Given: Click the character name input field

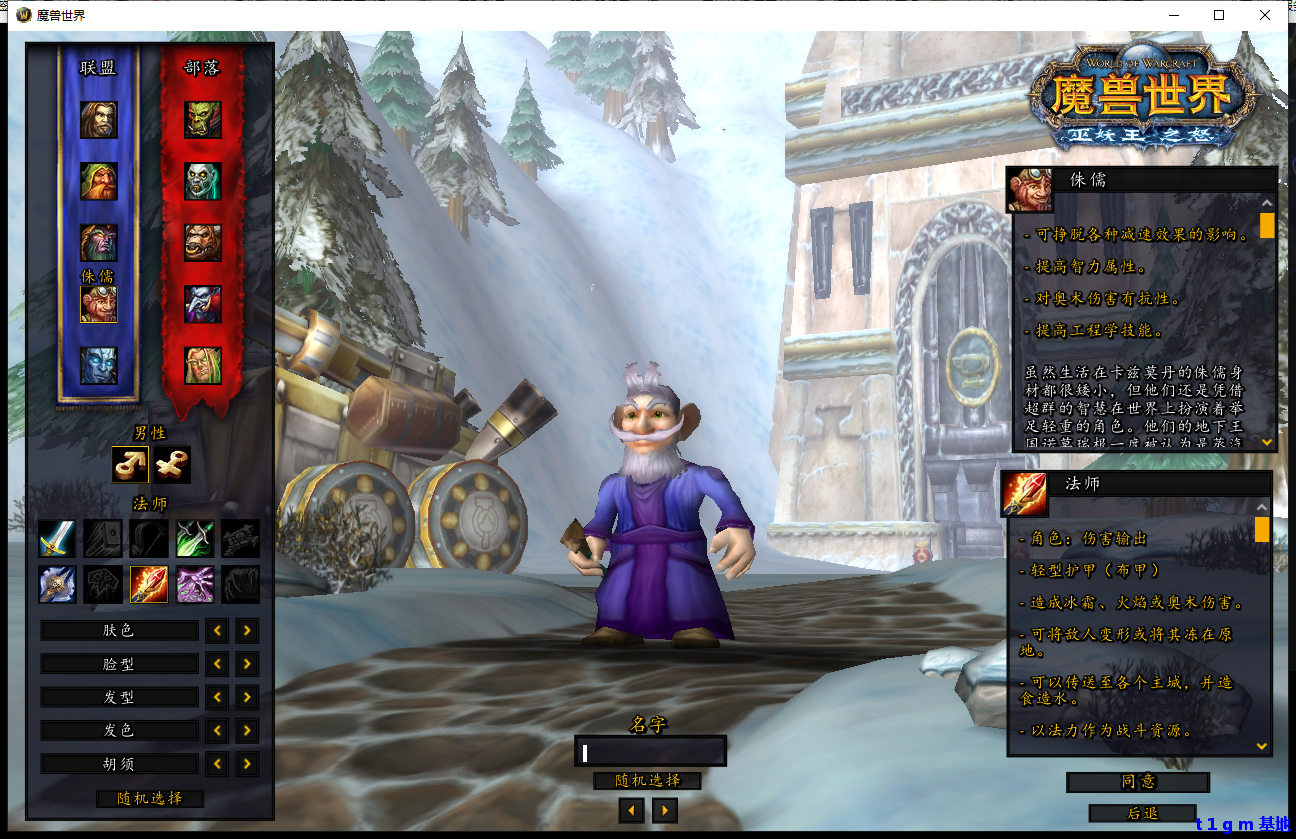Looking at the screenshot, I should click(650, 752).
